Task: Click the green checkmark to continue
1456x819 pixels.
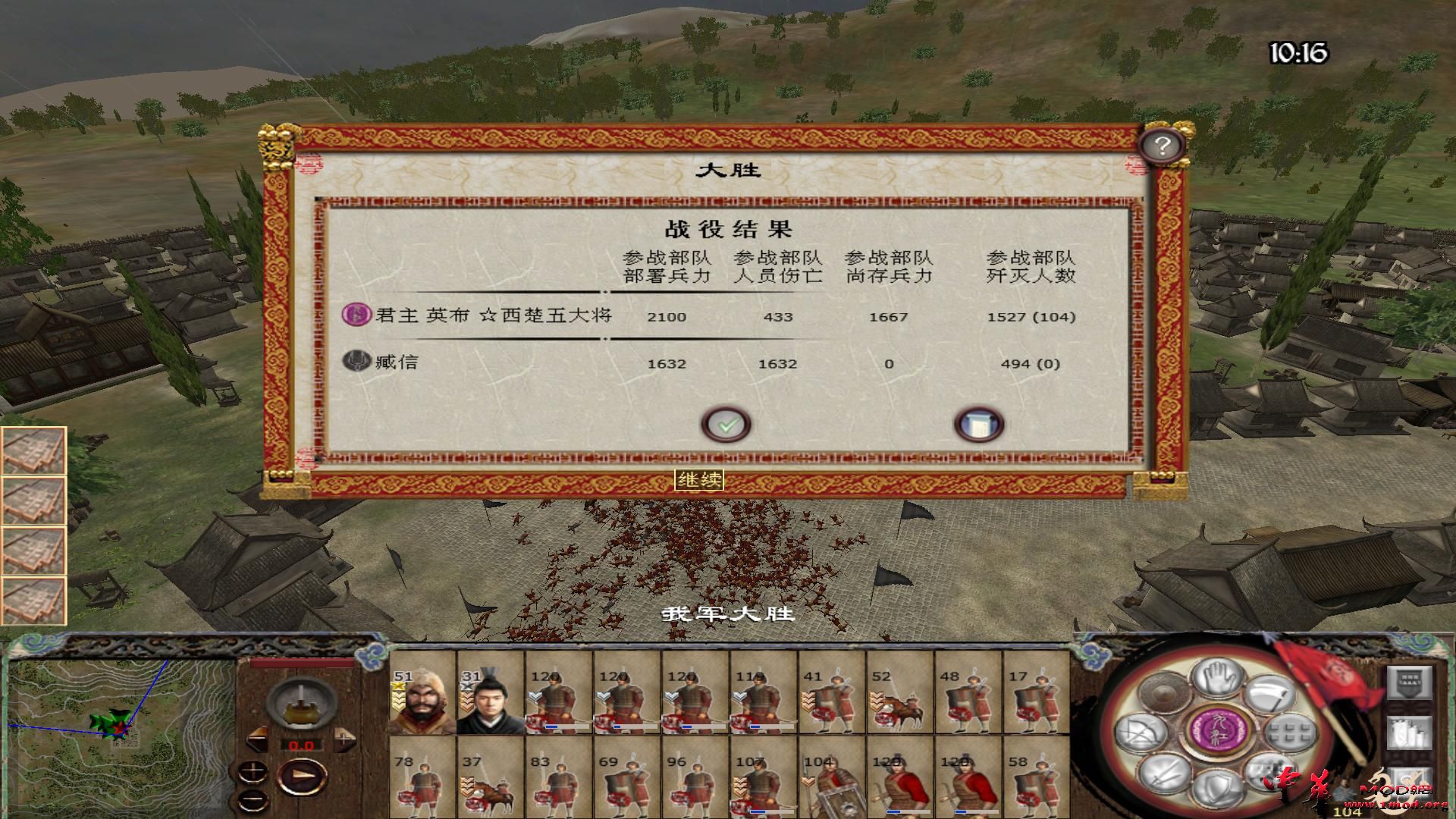Action: [728, 425]
